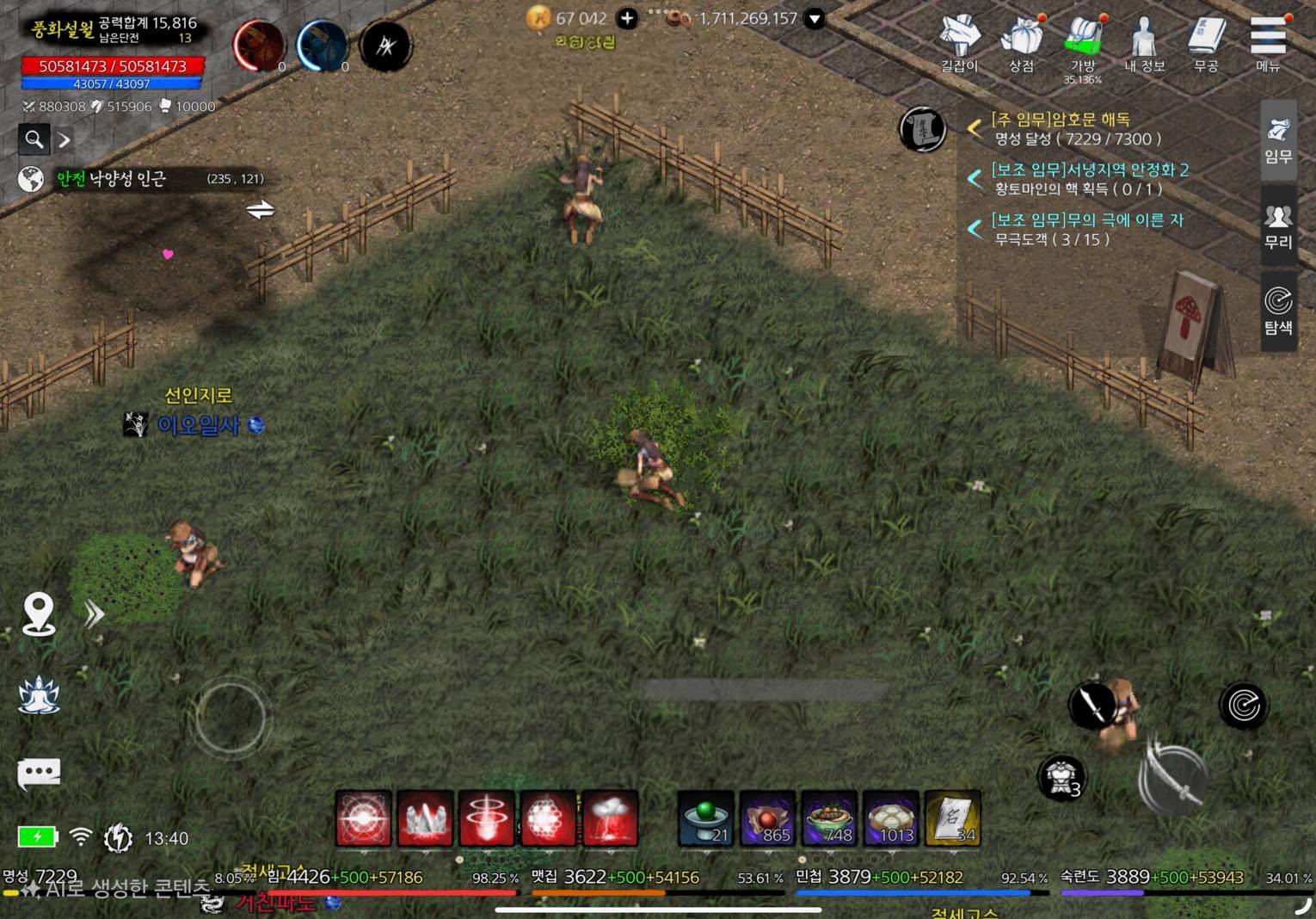
Task: Activate the lotus meditation icon
Action: pos(39,694)
